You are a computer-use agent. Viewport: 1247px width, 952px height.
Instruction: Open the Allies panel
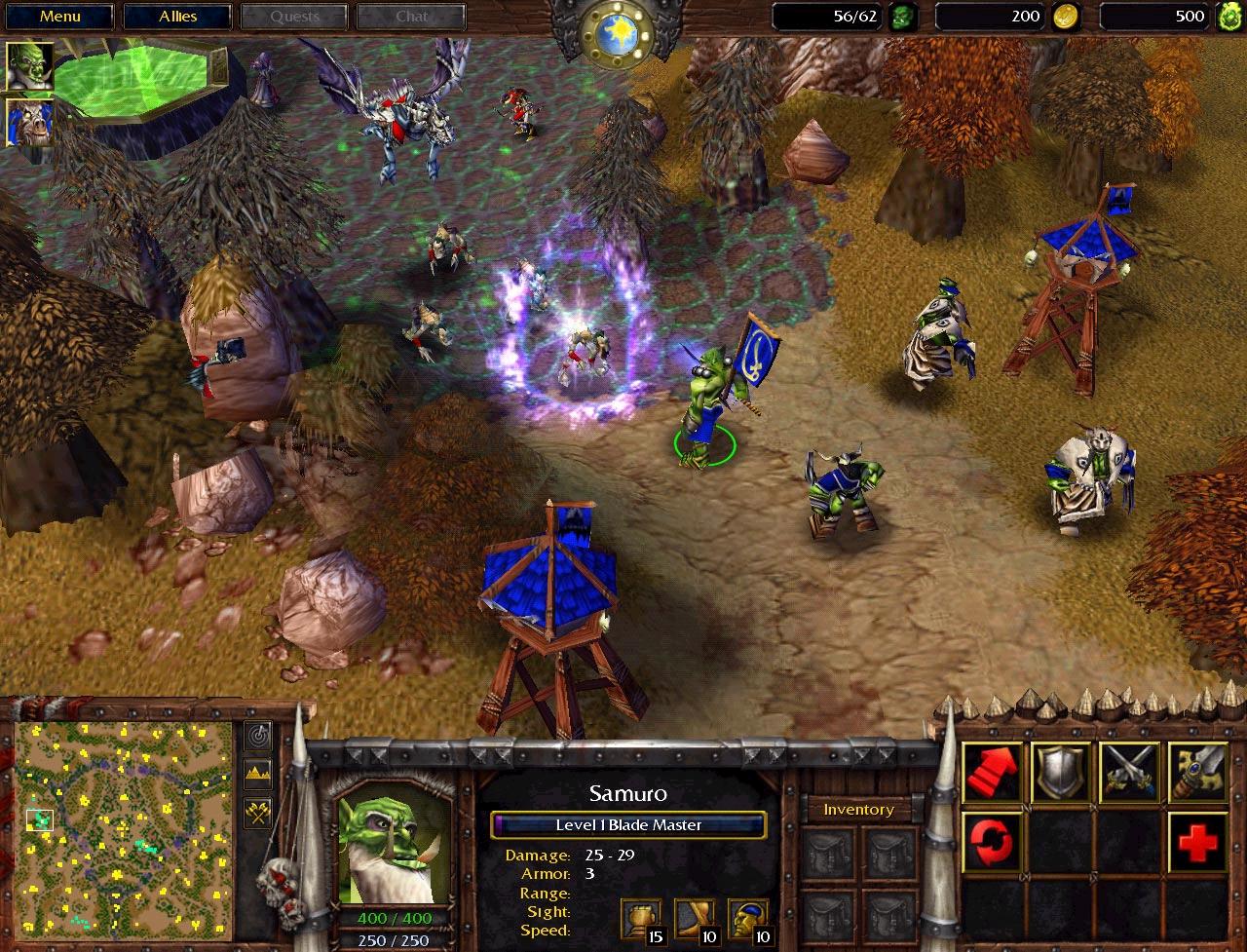point(178,17)
